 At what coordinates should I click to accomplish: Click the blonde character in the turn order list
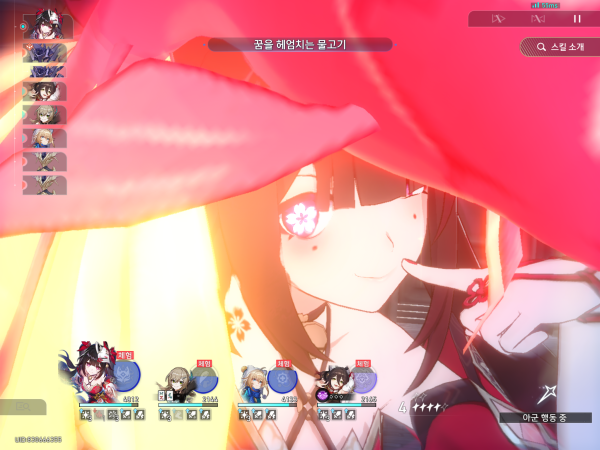(x=44, y=137)
